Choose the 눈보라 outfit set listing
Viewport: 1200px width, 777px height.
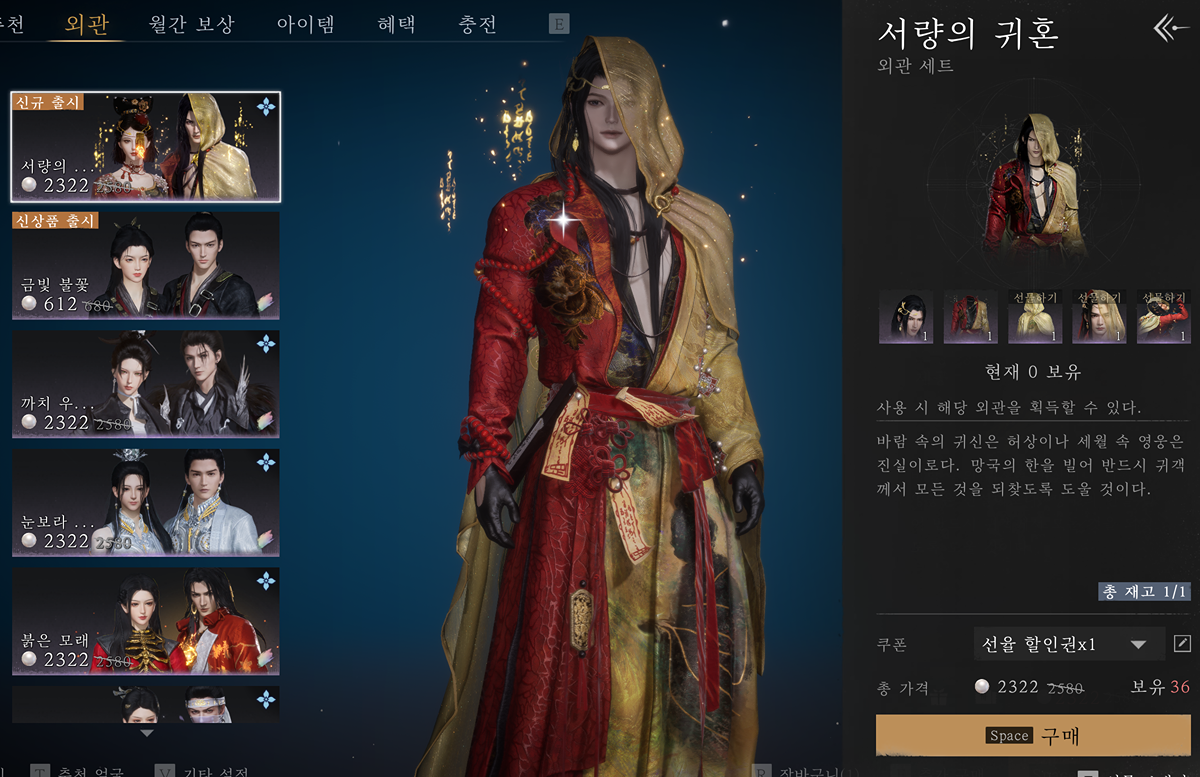[146, 503]
